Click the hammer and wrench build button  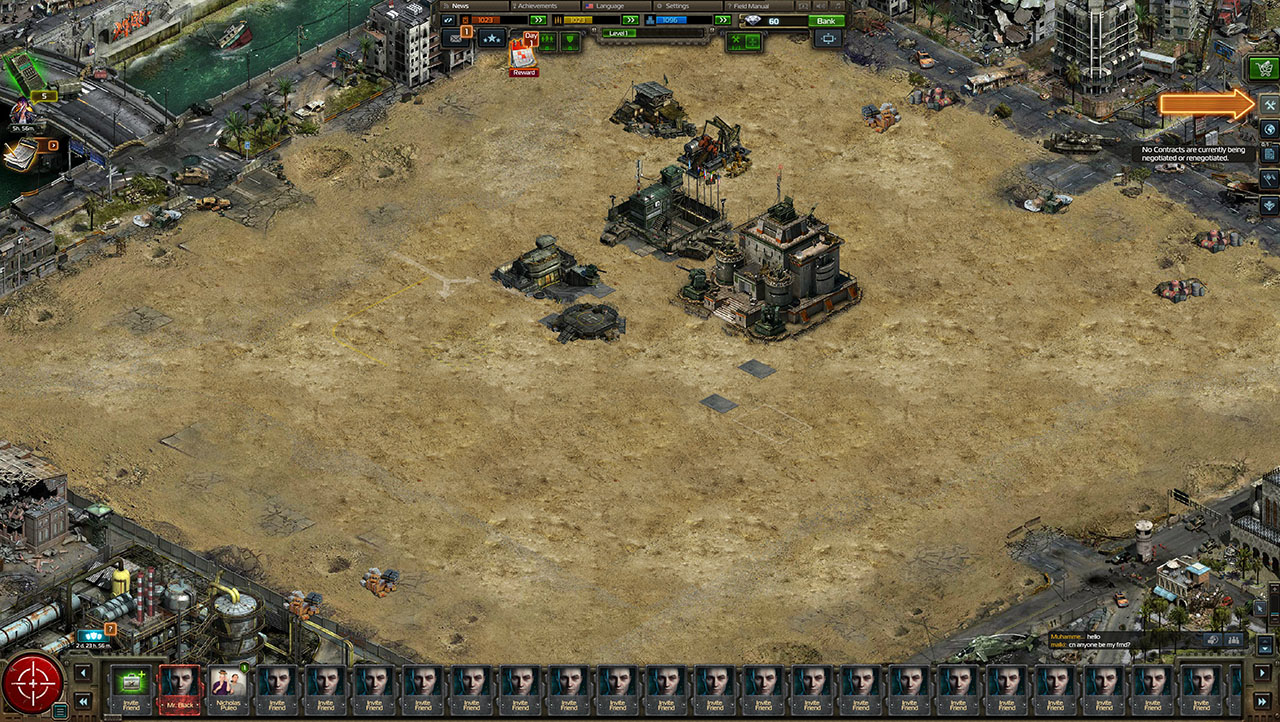[1268, 105]
